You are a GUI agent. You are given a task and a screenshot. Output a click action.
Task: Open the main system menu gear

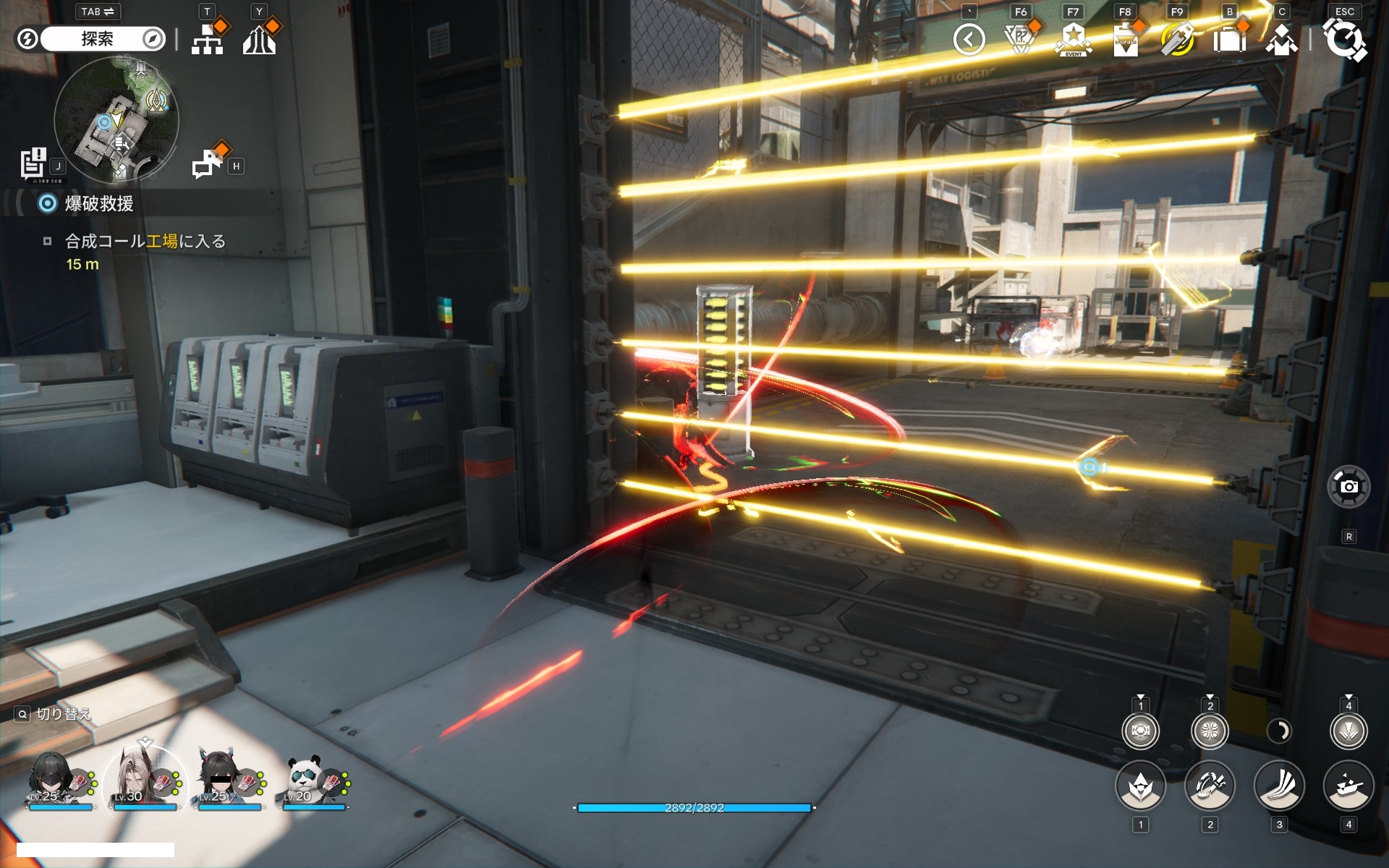click(1344, 40)
